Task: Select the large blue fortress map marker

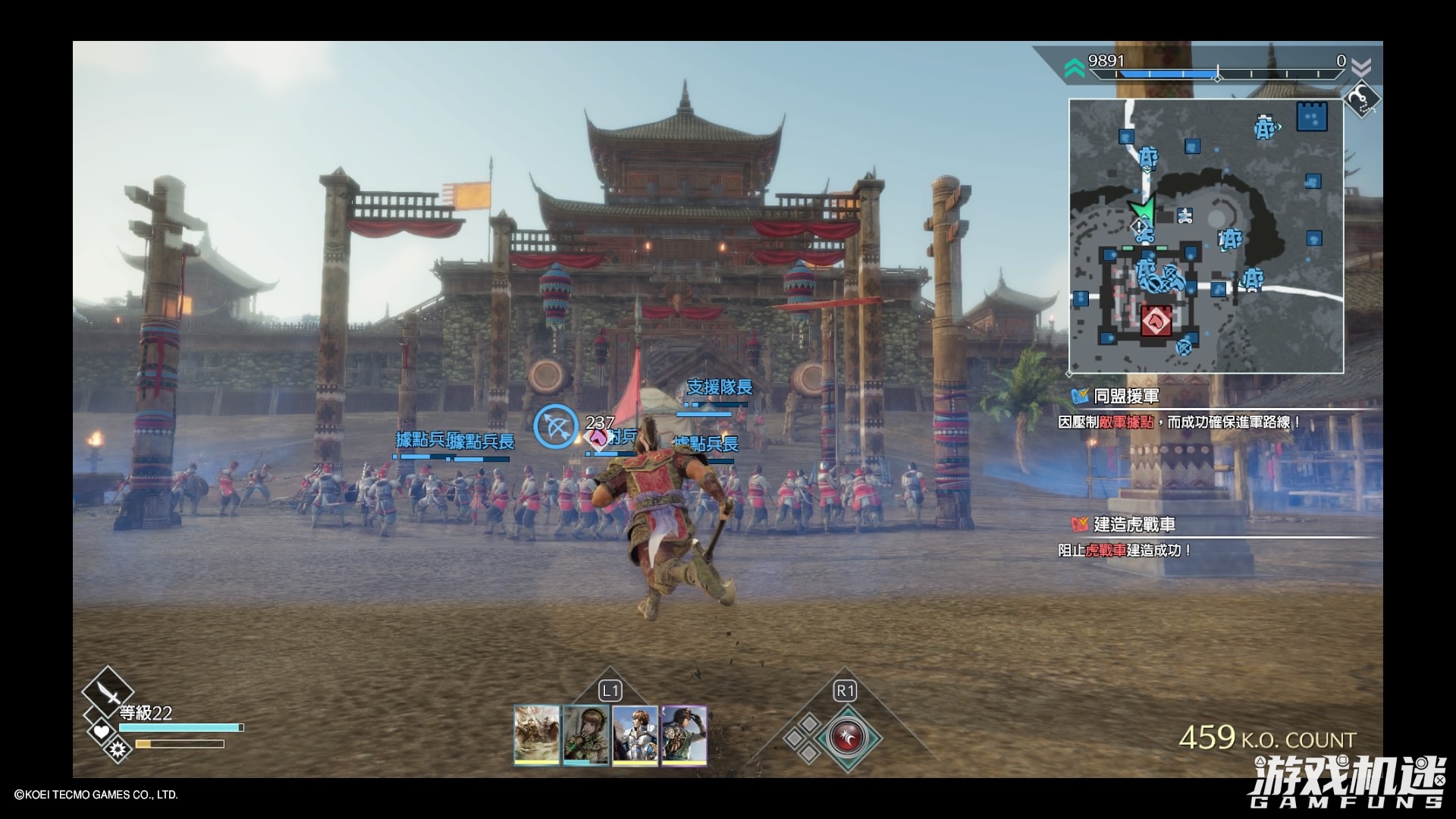Action: point(1312,118)
